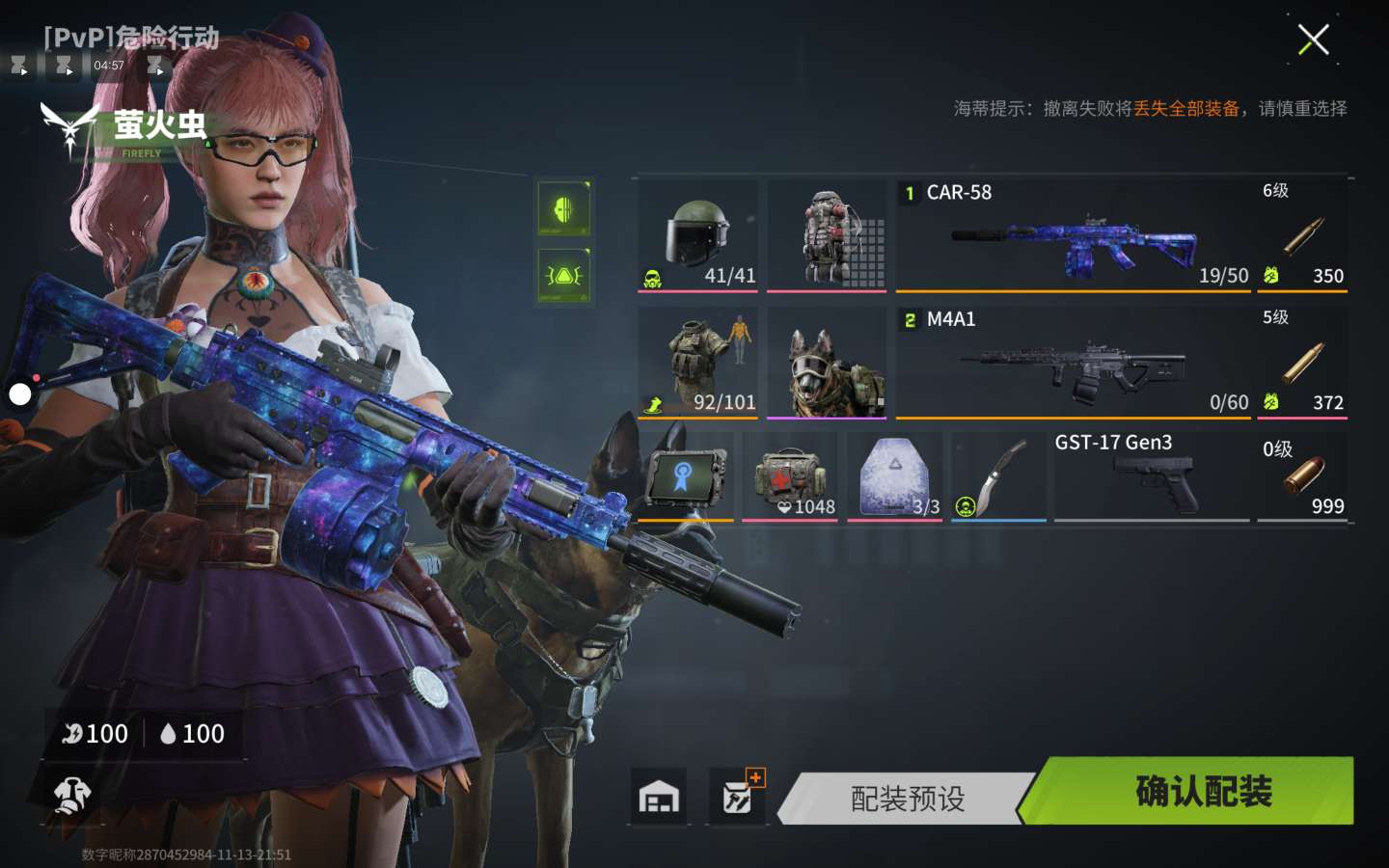Open the medical bag slot showing 1048
This screenshot has width=1389, height=868.
tap(789, 477)
